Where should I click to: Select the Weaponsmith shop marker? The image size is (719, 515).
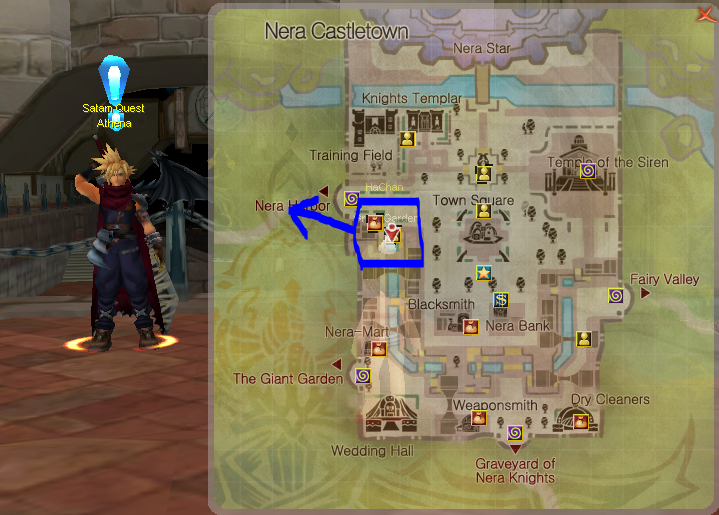pos(479,417)
